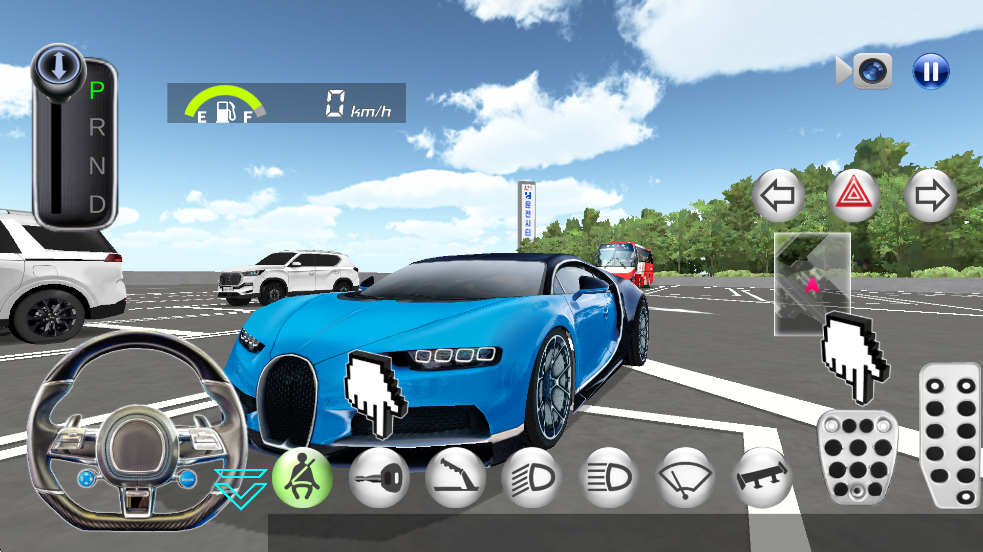Turn on the windshield wipers

(x=686, y=477)
